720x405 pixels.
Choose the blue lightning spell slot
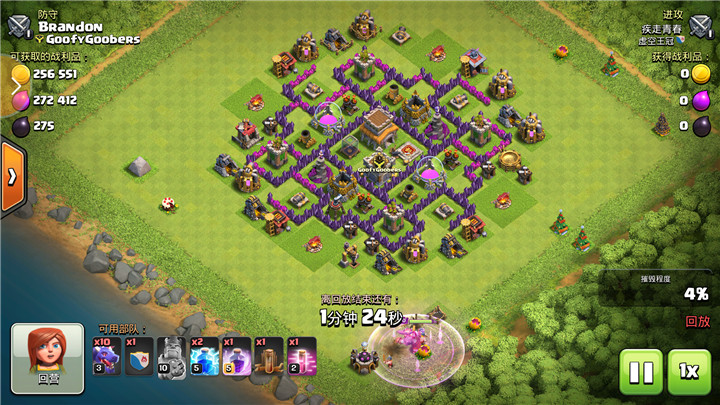pos(204,357)
